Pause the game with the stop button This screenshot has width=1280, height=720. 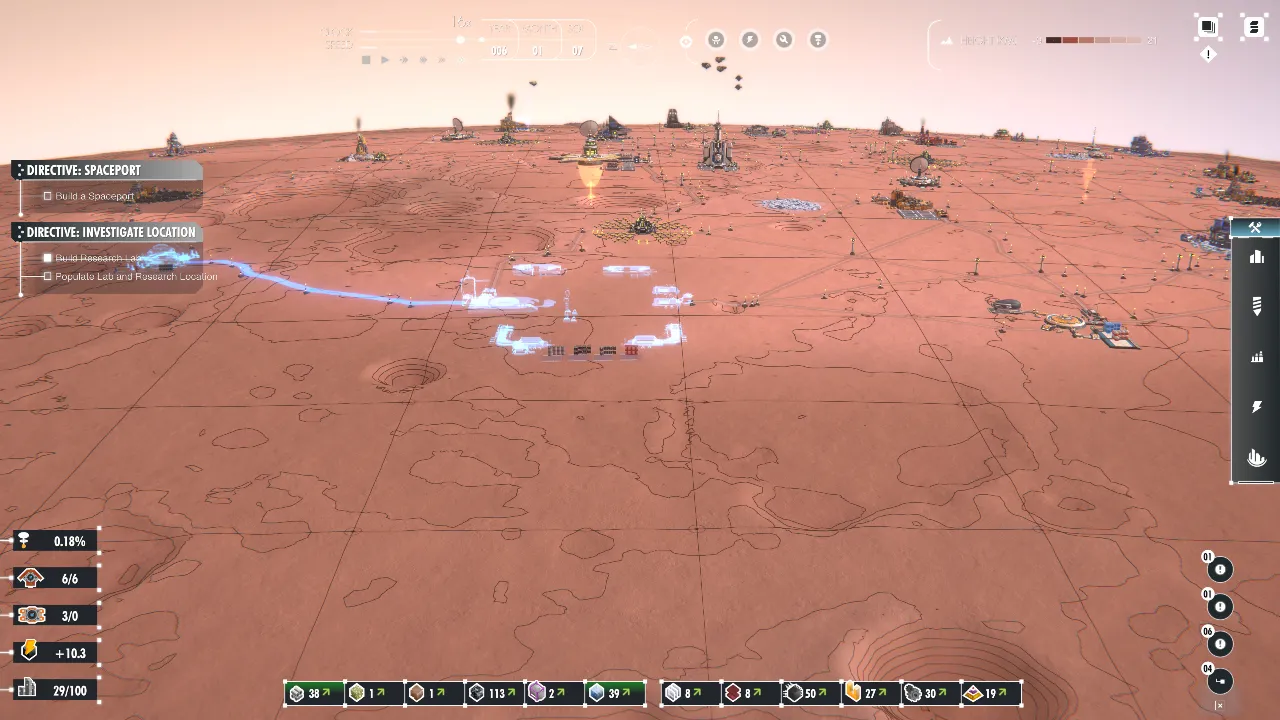point(366,60)
